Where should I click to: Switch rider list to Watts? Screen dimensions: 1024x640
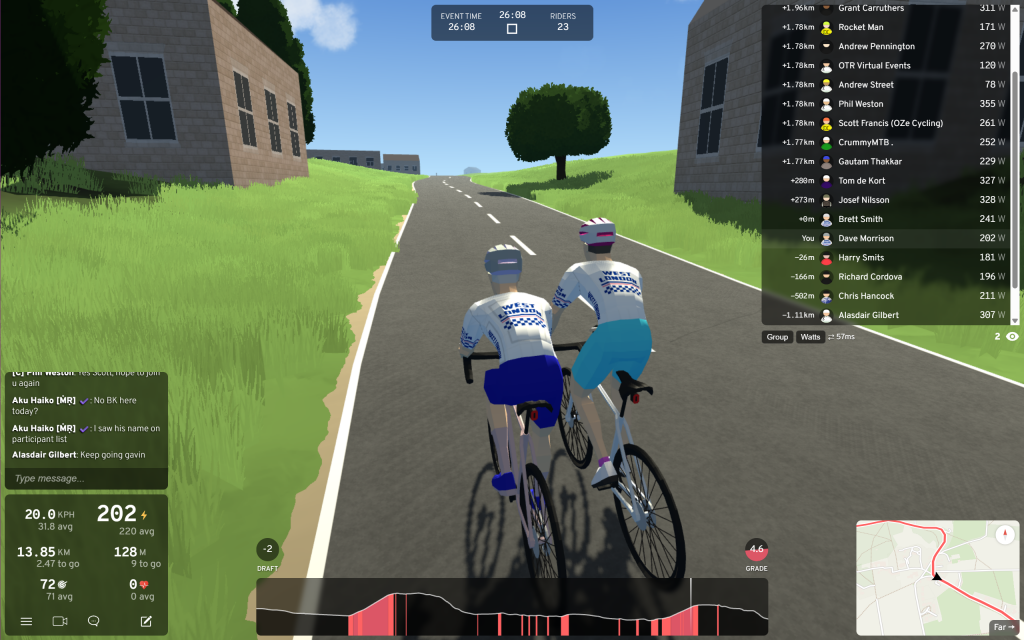point(809,337)
